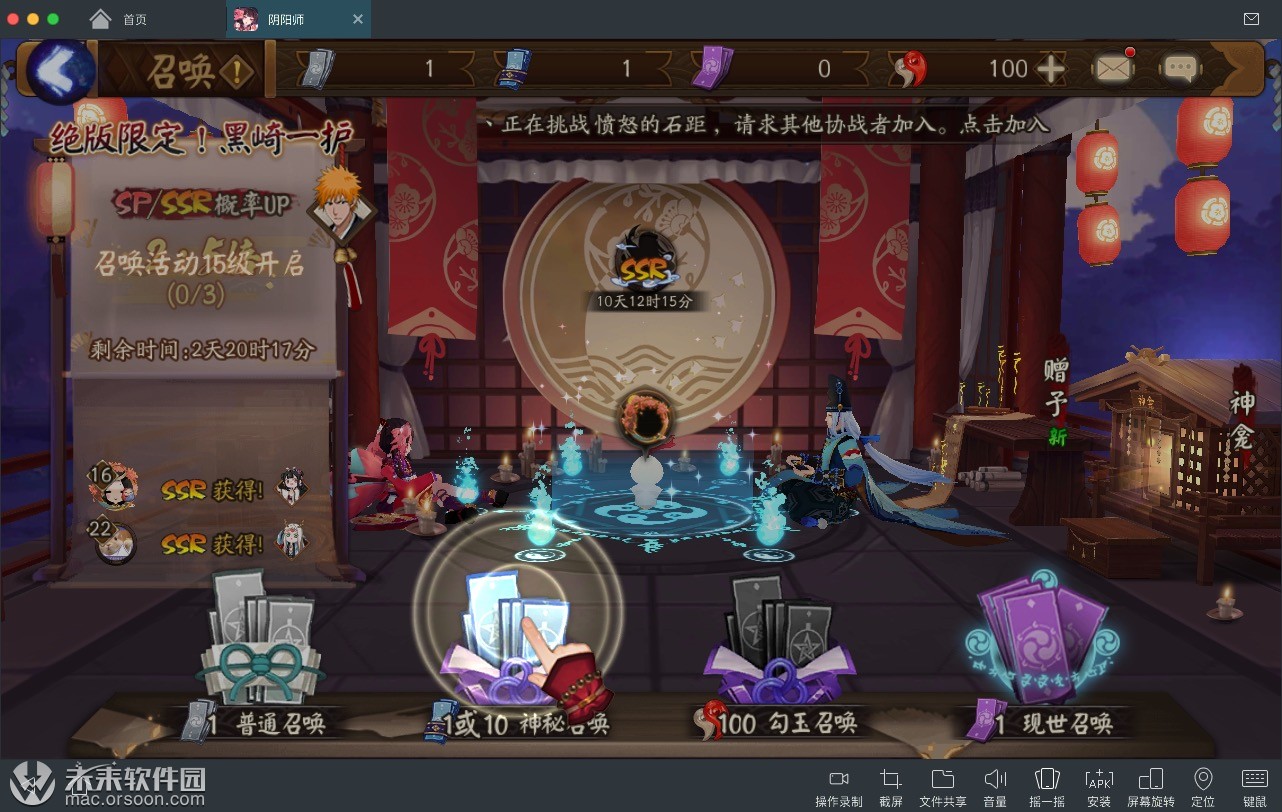The width and height of the screenshot is (1282, 812).
Task: Open the emulator 截屏 screenshot tool
Action: pos(890,788)
